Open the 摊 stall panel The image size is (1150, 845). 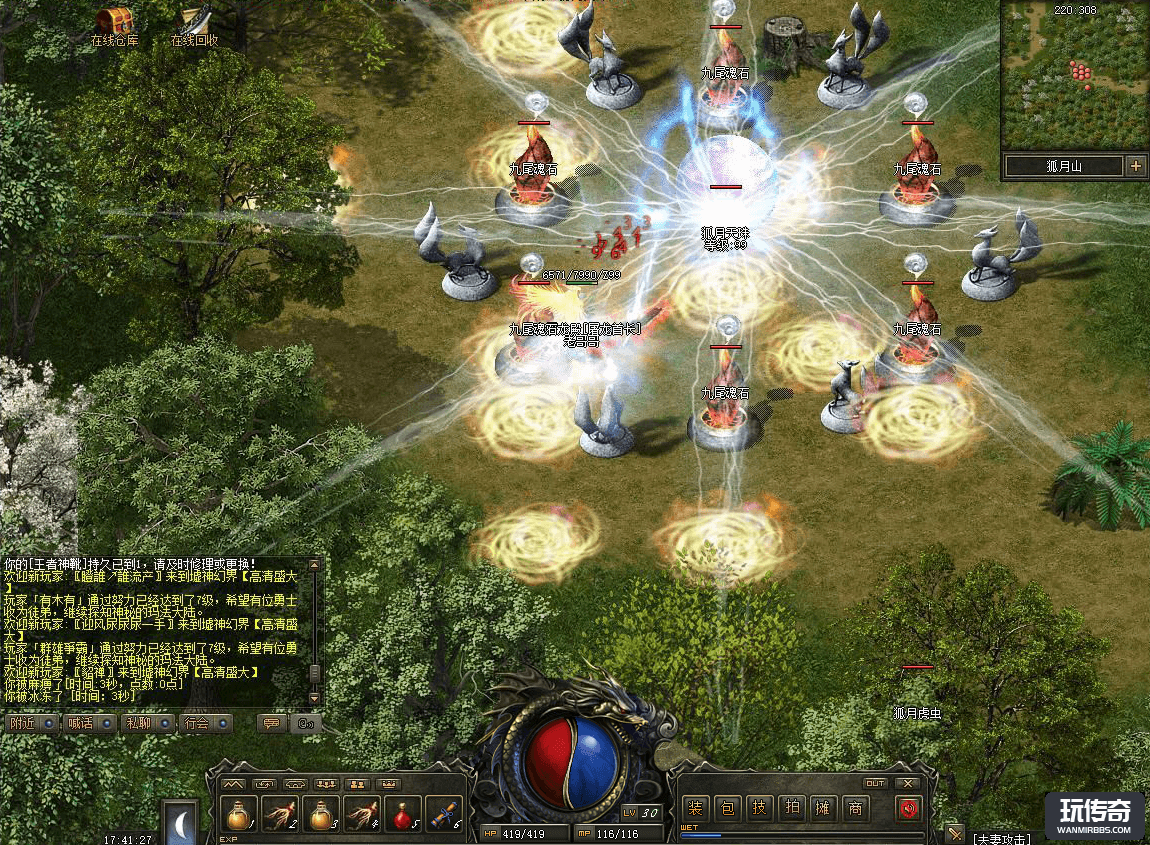tap(822, 808)
